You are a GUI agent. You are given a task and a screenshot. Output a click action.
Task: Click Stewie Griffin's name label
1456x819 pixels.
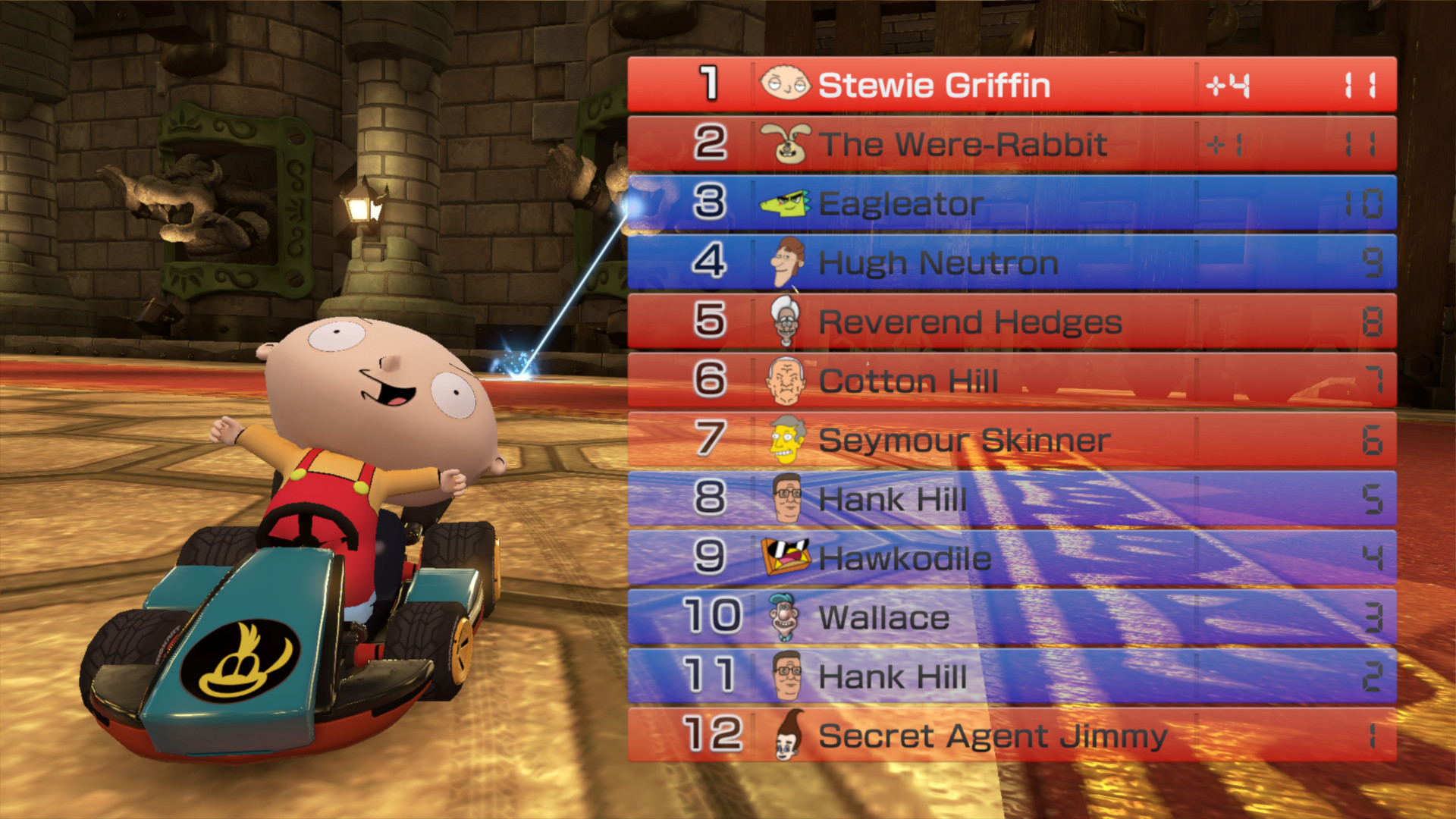point(937,85)
